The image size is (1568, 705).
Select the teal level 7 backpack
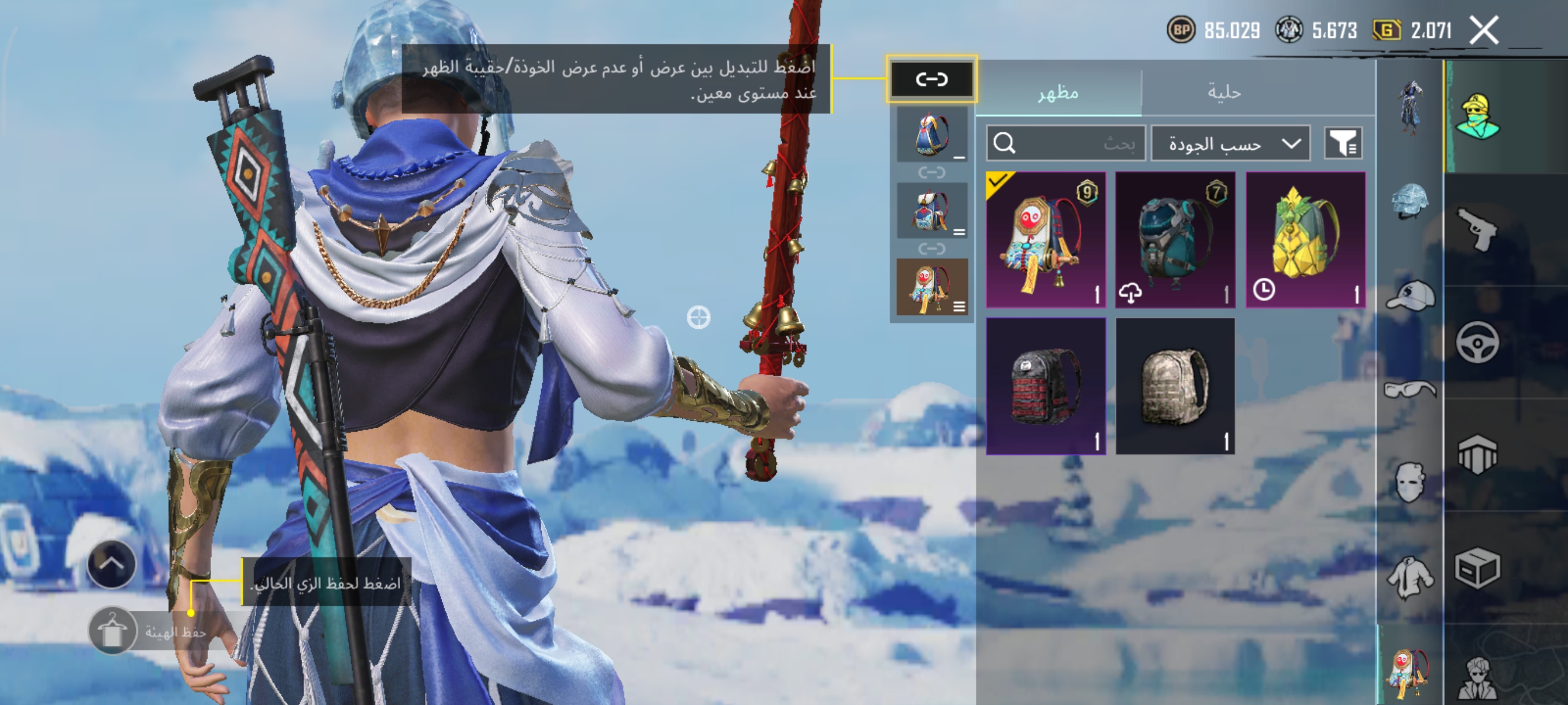point(1175,240)
